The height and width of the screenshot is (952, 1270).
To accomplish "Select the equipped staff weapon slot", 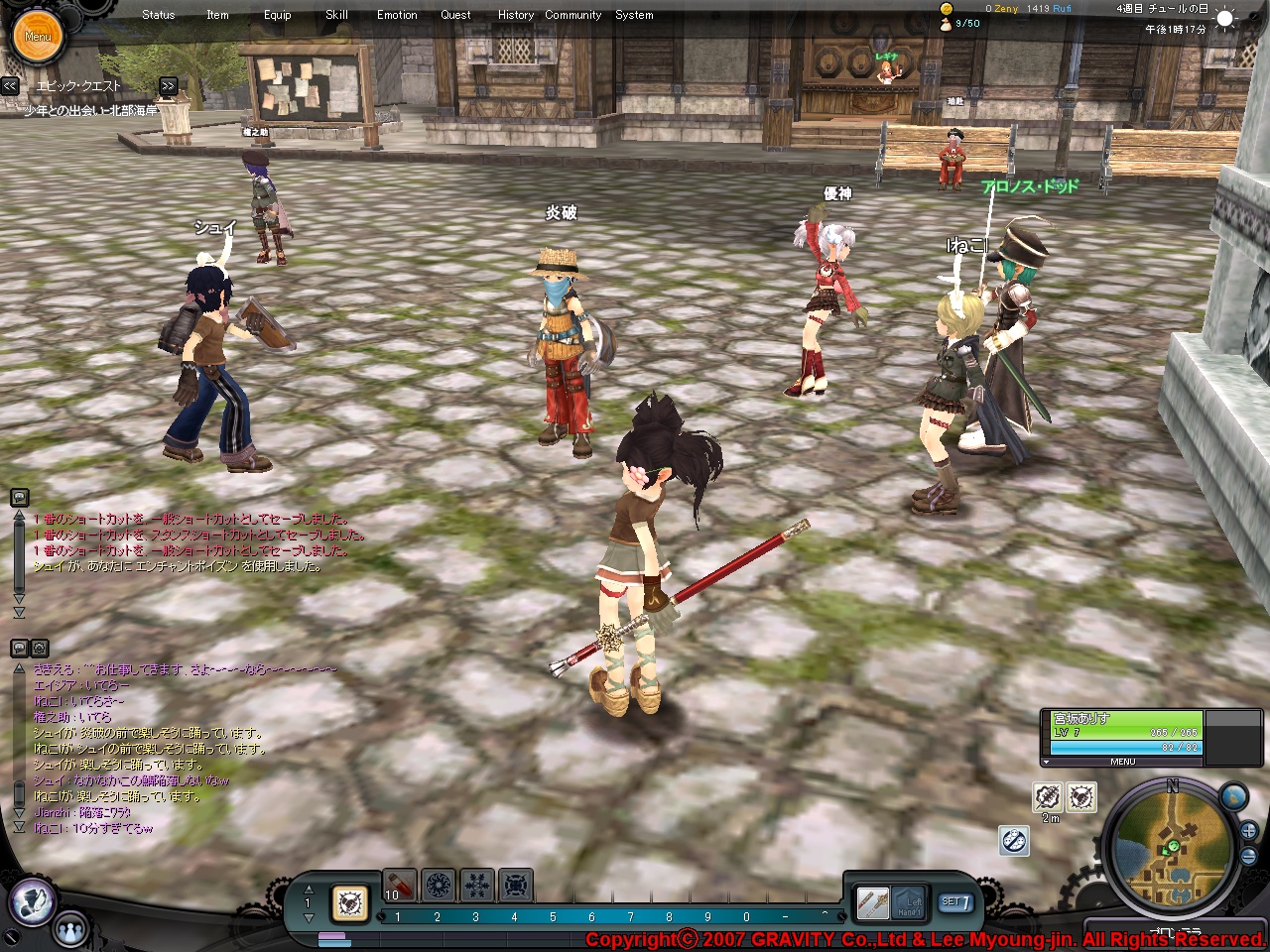I will pyautogui.click(x=873, y=902).
